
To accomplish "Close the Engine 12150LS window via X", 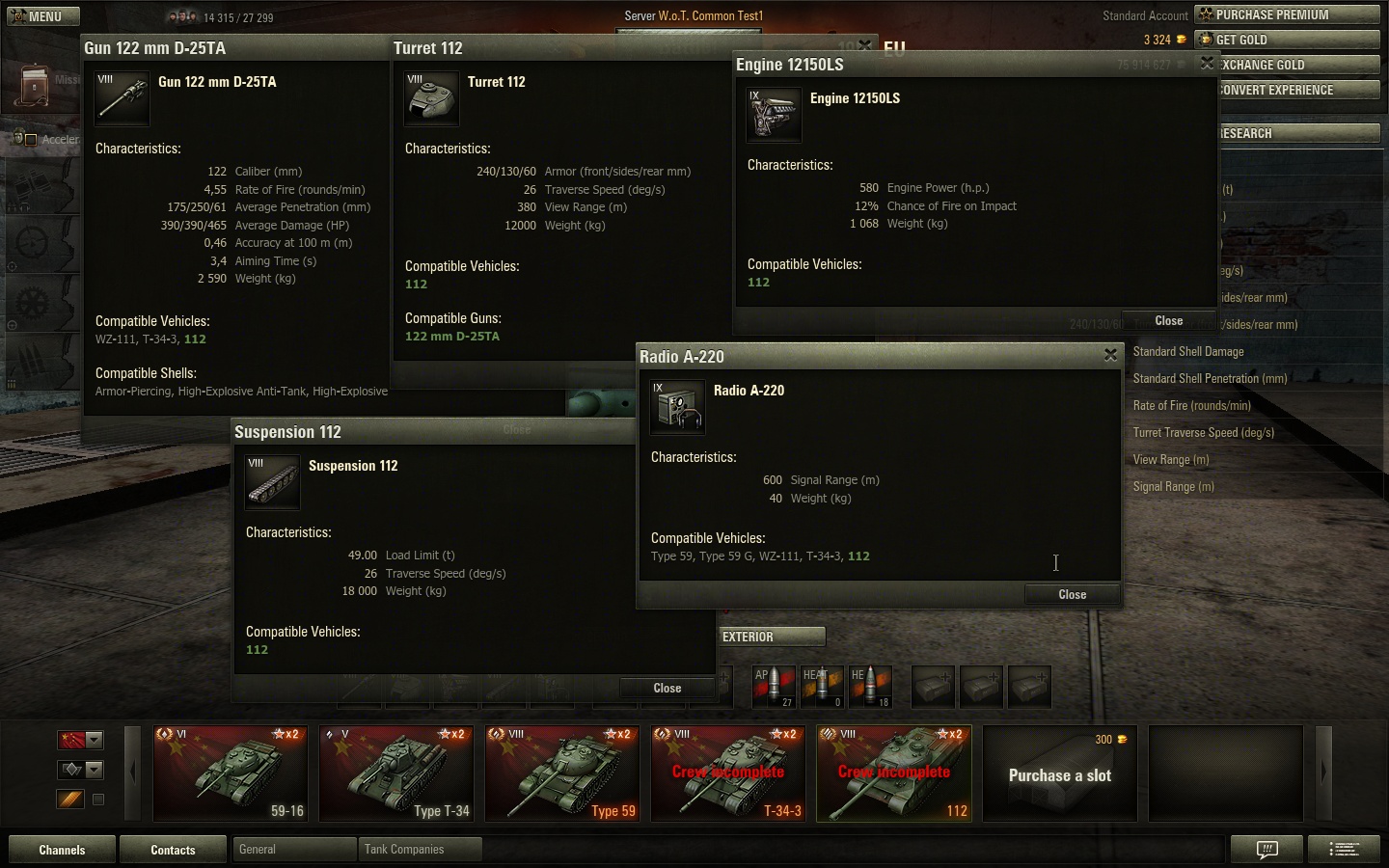I will (x=1206, y=64).
